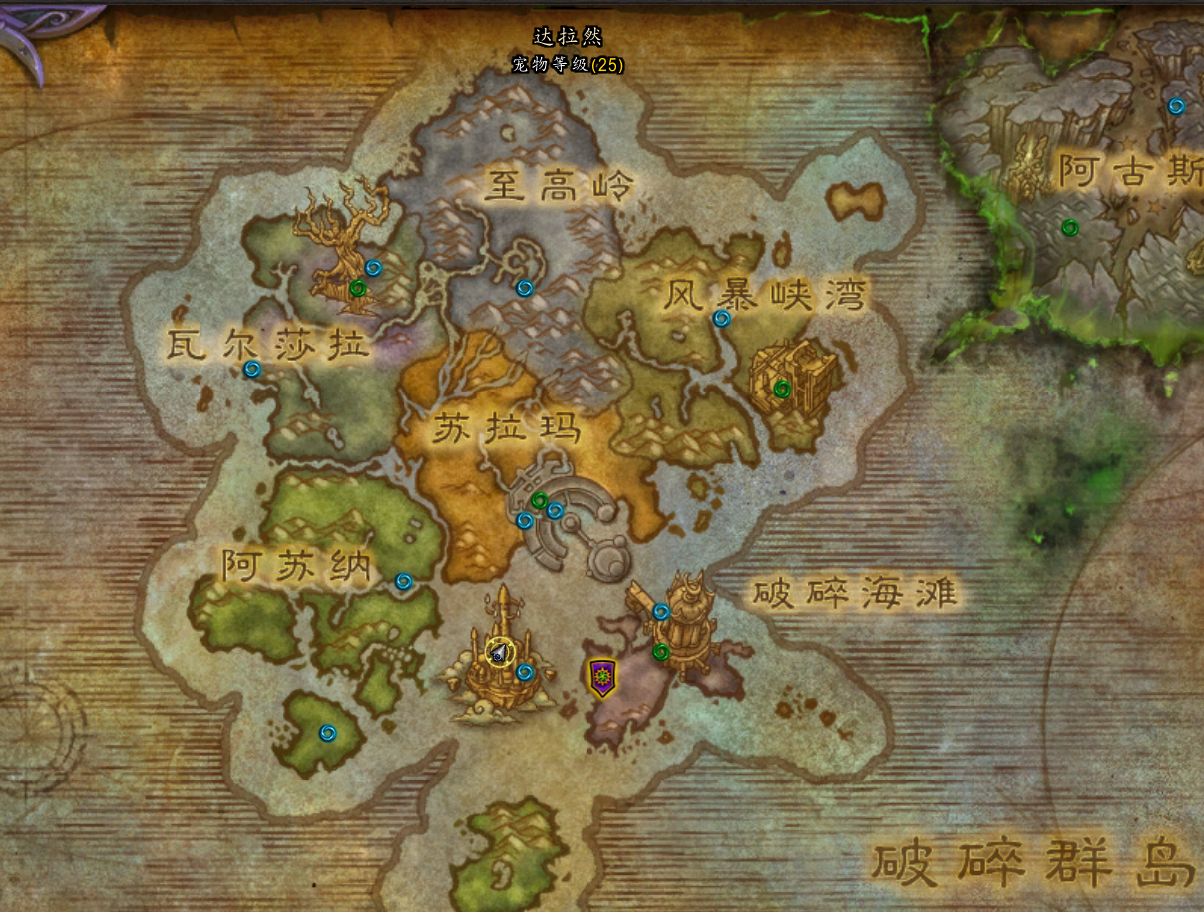Select the blue dungeon marker on Dalaran city

click(x=525, y=672)
